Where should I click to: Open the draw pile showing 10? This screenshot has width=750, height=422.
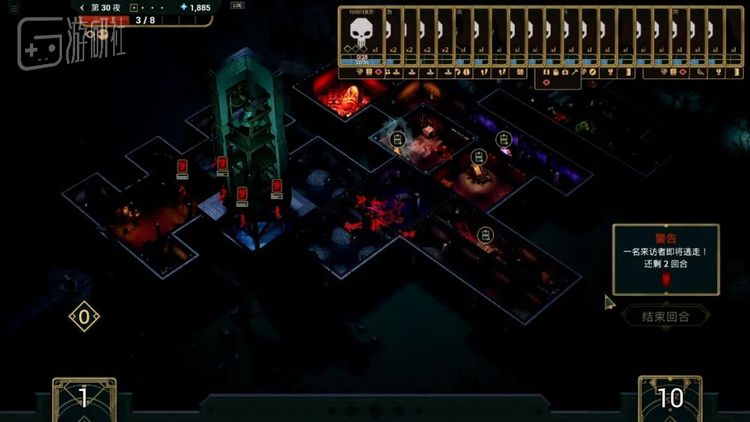click(x=669, y=398)
